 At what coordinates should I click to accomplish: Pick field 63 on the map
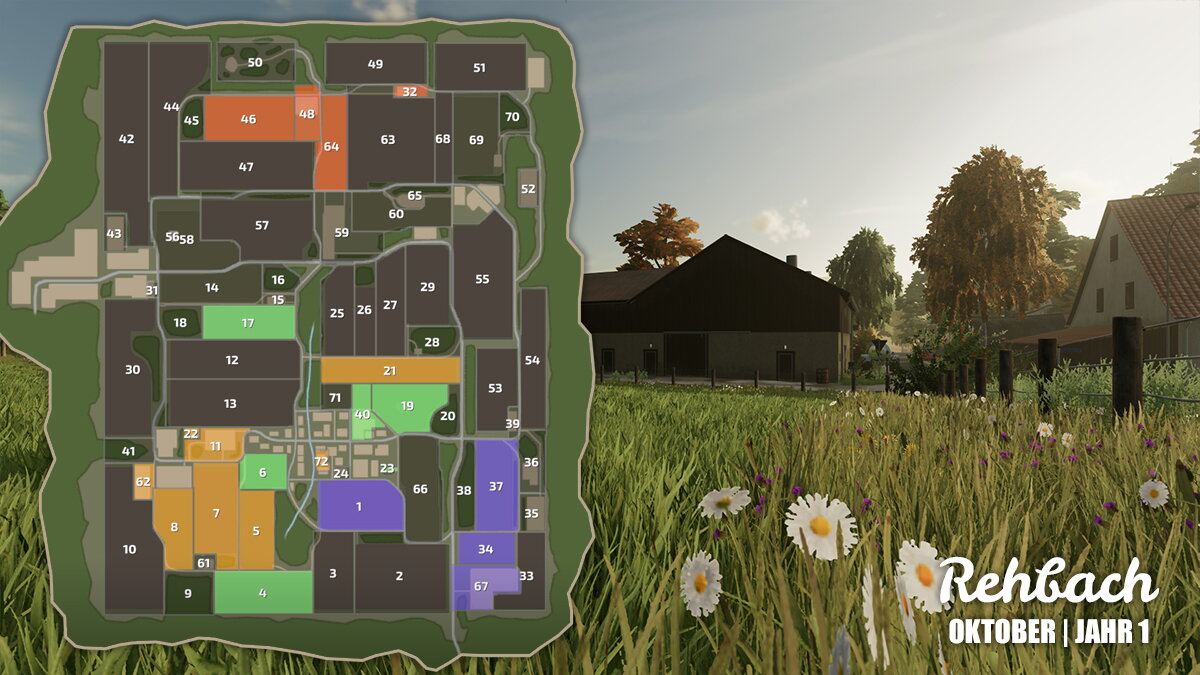pos(388,140)
